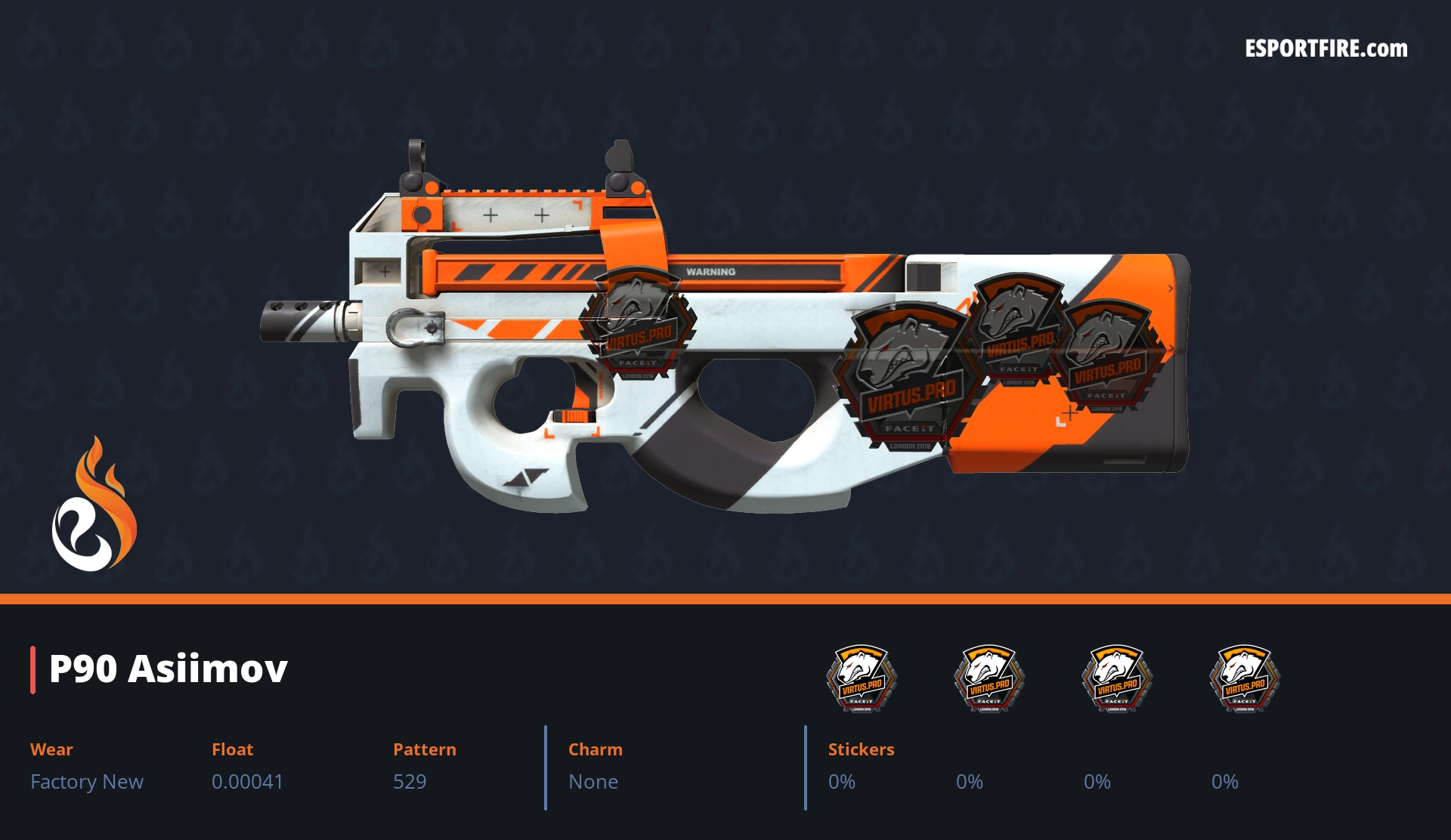Click the Esportfire flame logo

click(x=94, y=505)
